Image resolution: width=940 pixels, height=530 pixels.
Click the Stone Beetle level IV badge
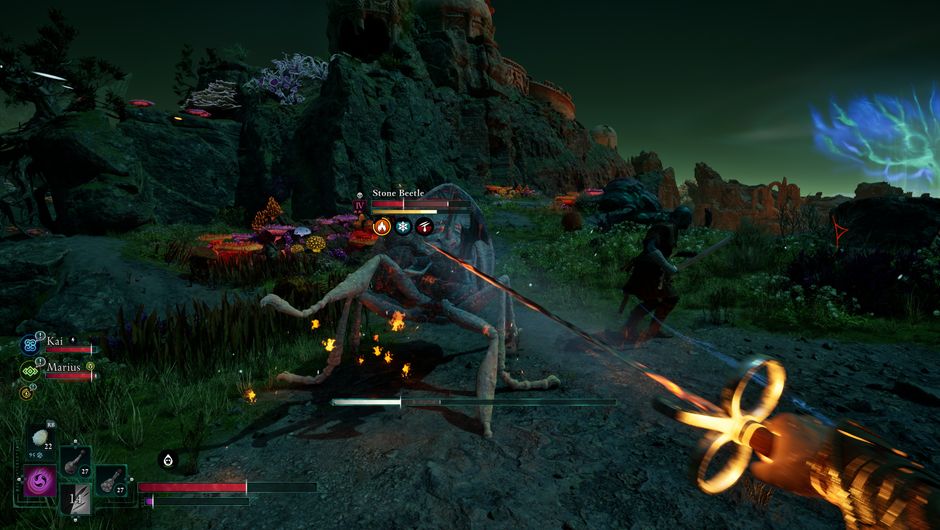coord(360,205)
